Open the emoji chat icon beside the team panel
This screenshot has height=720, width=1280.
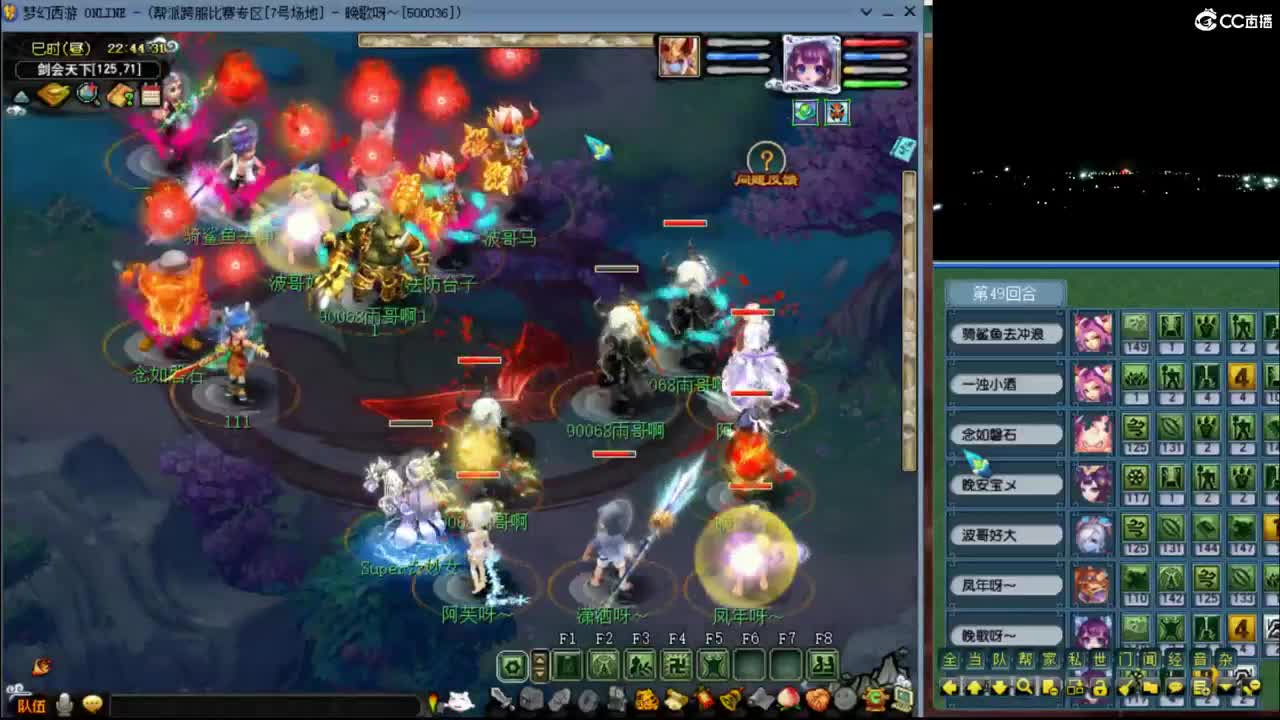pyautogui.click(x=93, y=703)
